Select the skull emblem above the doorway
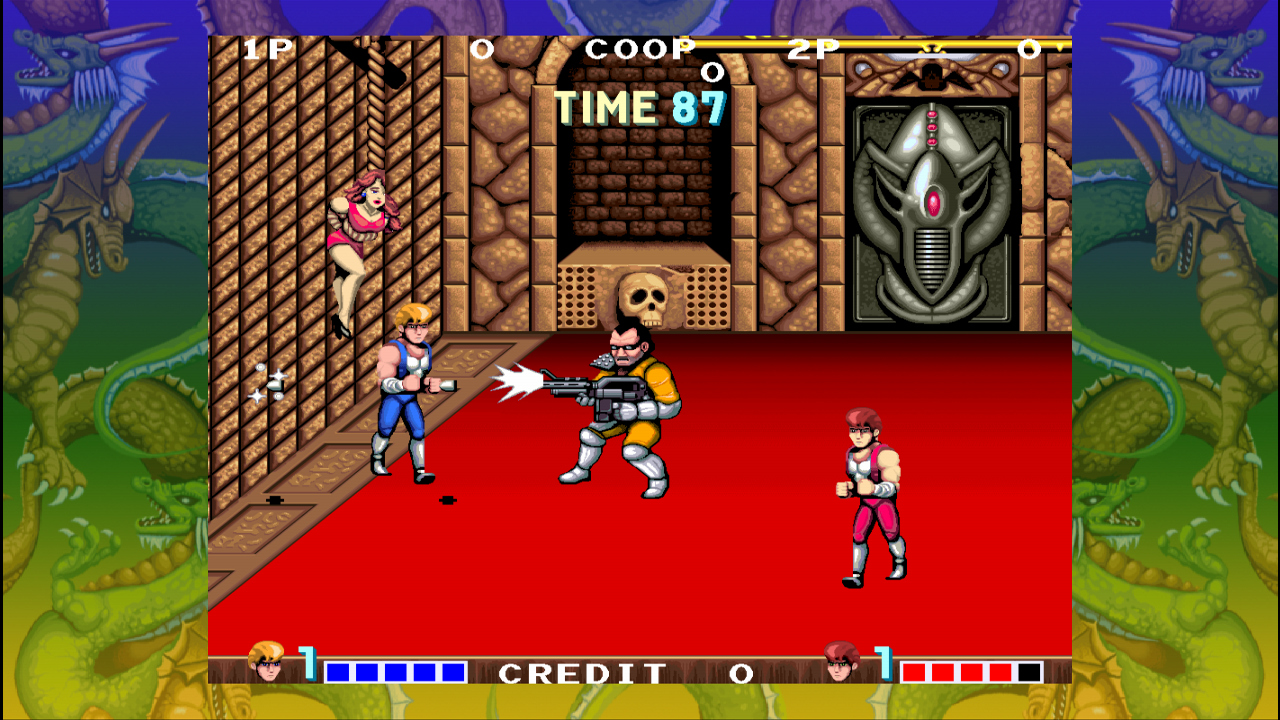 645,295
